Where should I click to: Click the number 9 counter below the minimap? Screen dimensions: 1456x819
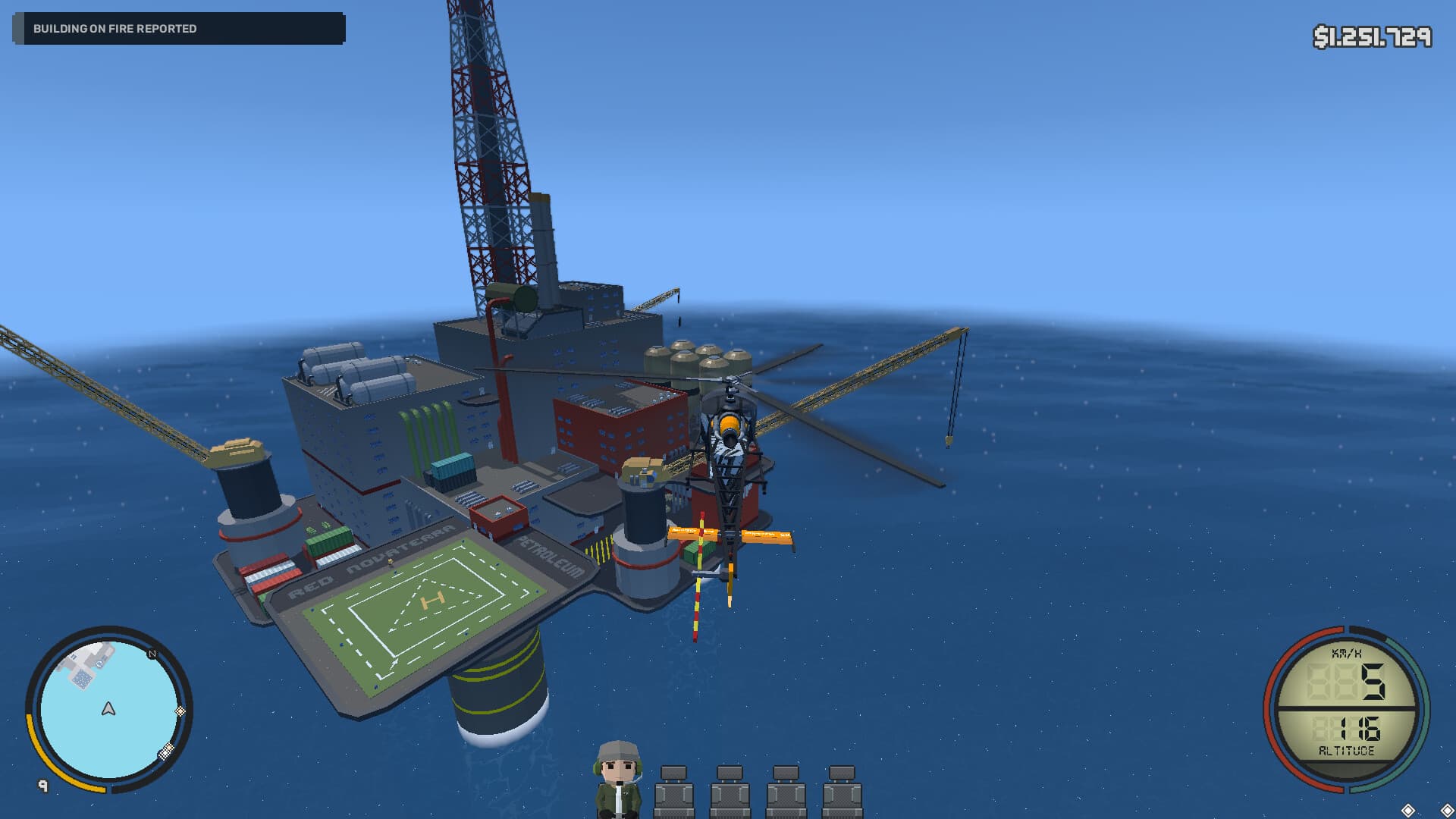coord(43,785)
